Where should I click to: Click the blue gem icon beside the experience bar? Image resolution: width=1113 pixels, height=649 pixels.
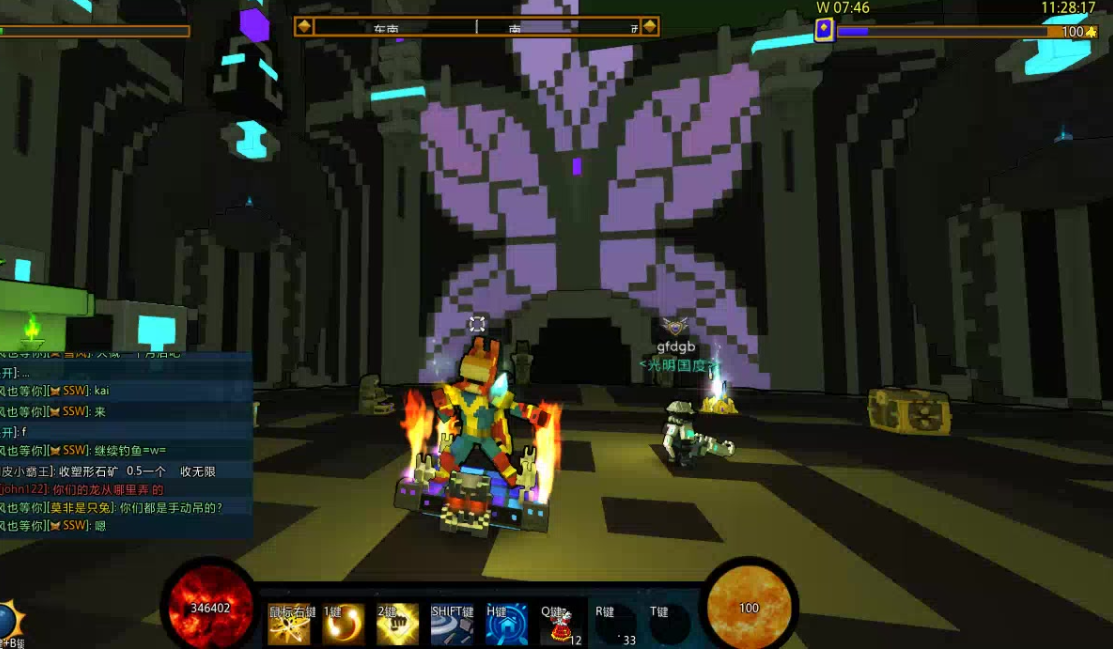tap(823, 29)
